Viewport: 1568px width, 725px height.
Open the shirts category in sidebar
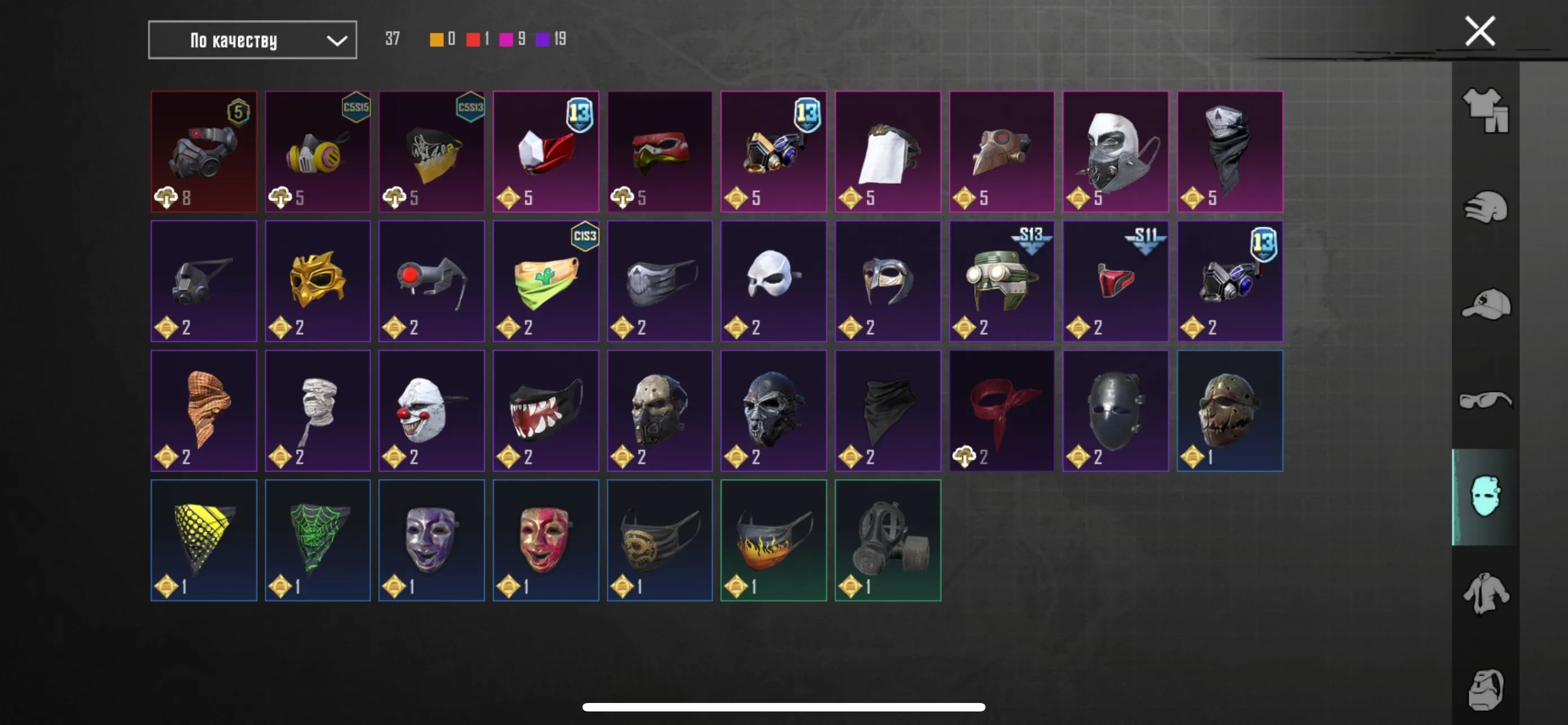click(1485, 593)
